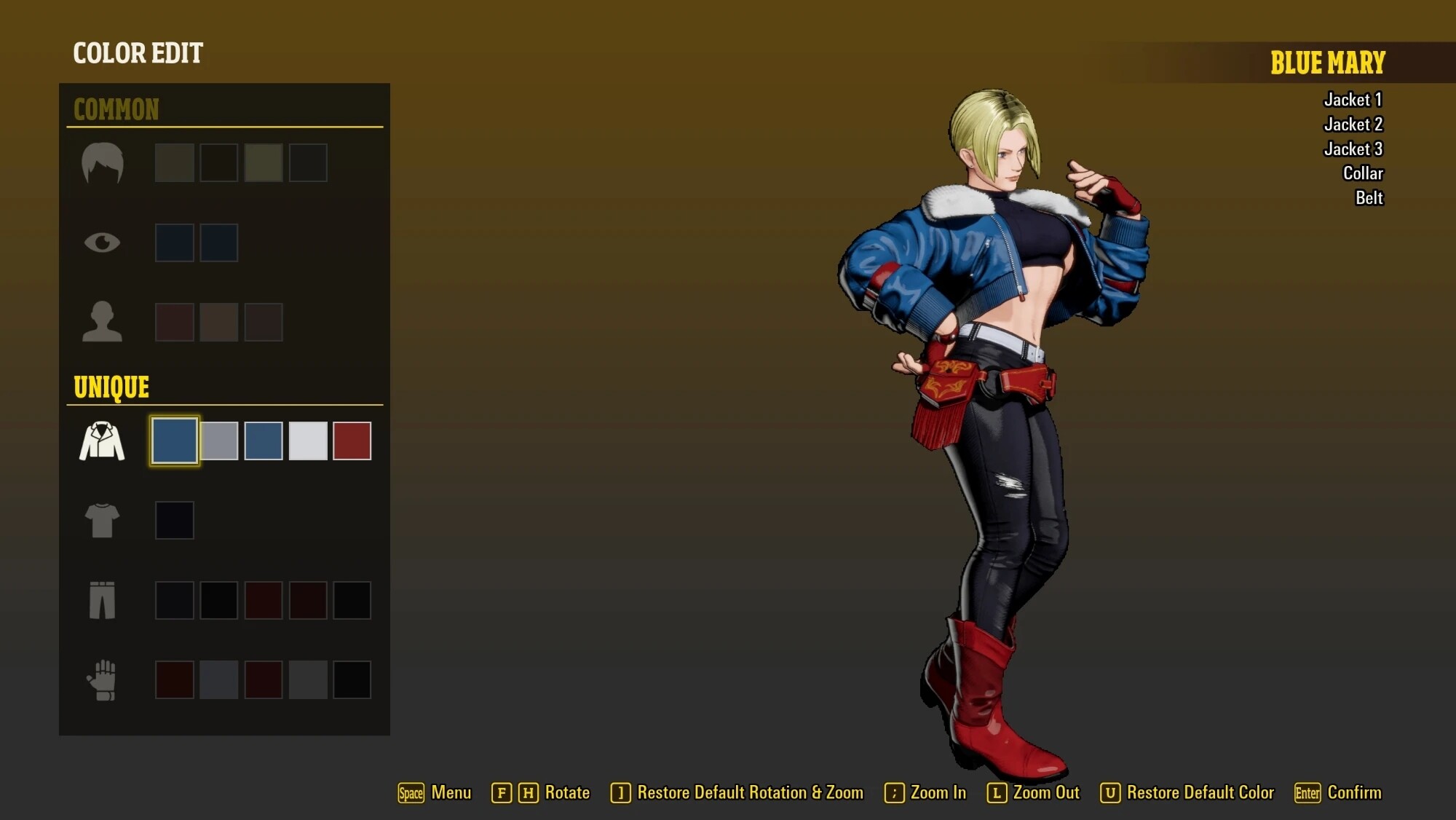This screenshot has height=820, width=1456.
Task: Select the eye color category icon
Action: coord(102,243)
